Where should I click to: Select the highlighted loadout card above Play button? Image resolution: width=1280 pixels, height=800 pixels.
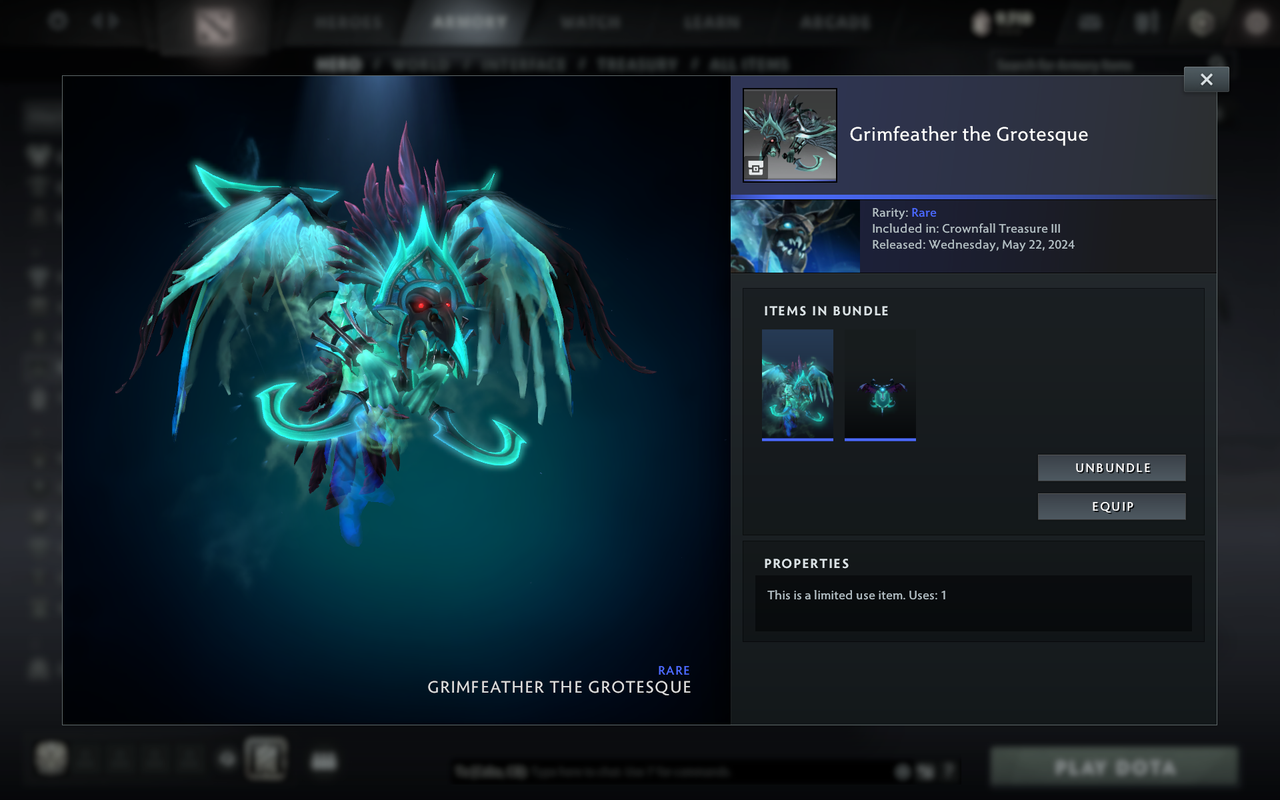click(x=265, y=758)
